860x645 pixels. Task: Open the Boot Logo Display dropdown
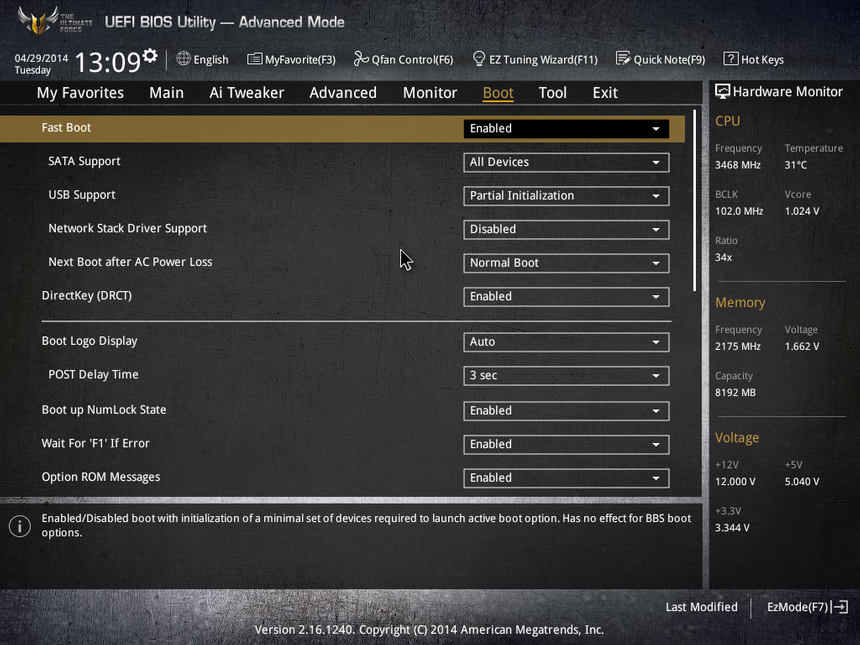[x=566, y=342]
